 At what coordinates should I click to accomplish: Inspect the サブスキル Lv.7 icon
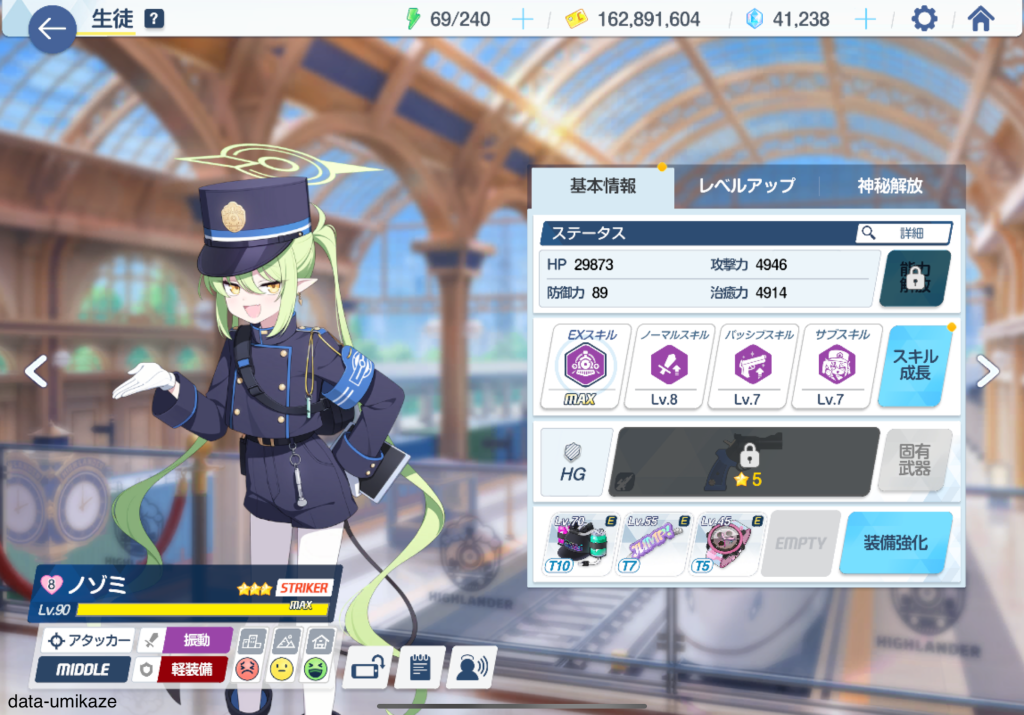point(831,366)
